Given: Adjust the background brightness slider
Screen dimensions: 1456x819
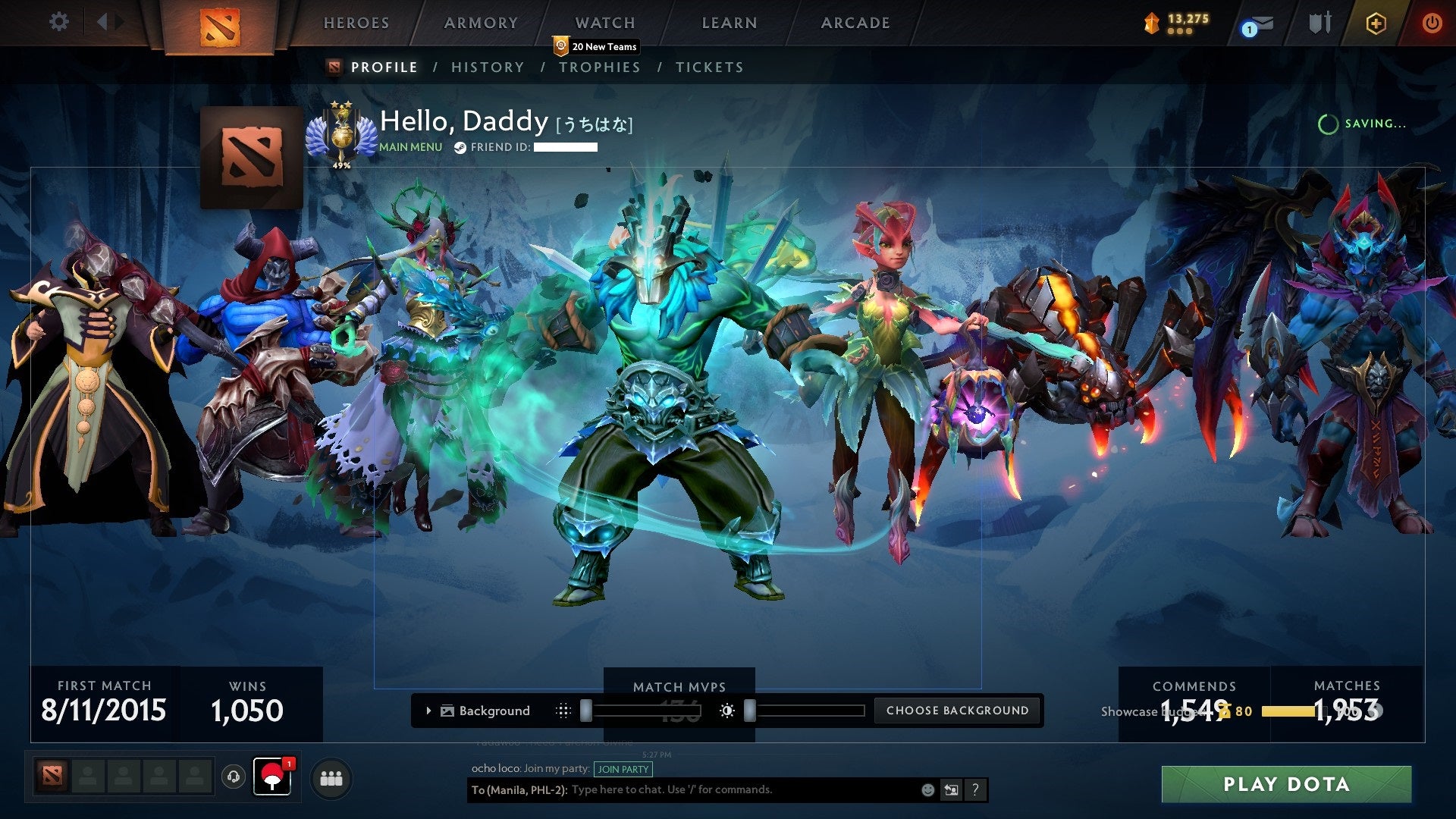Looking at the screenshot, I should coord(749,711).
